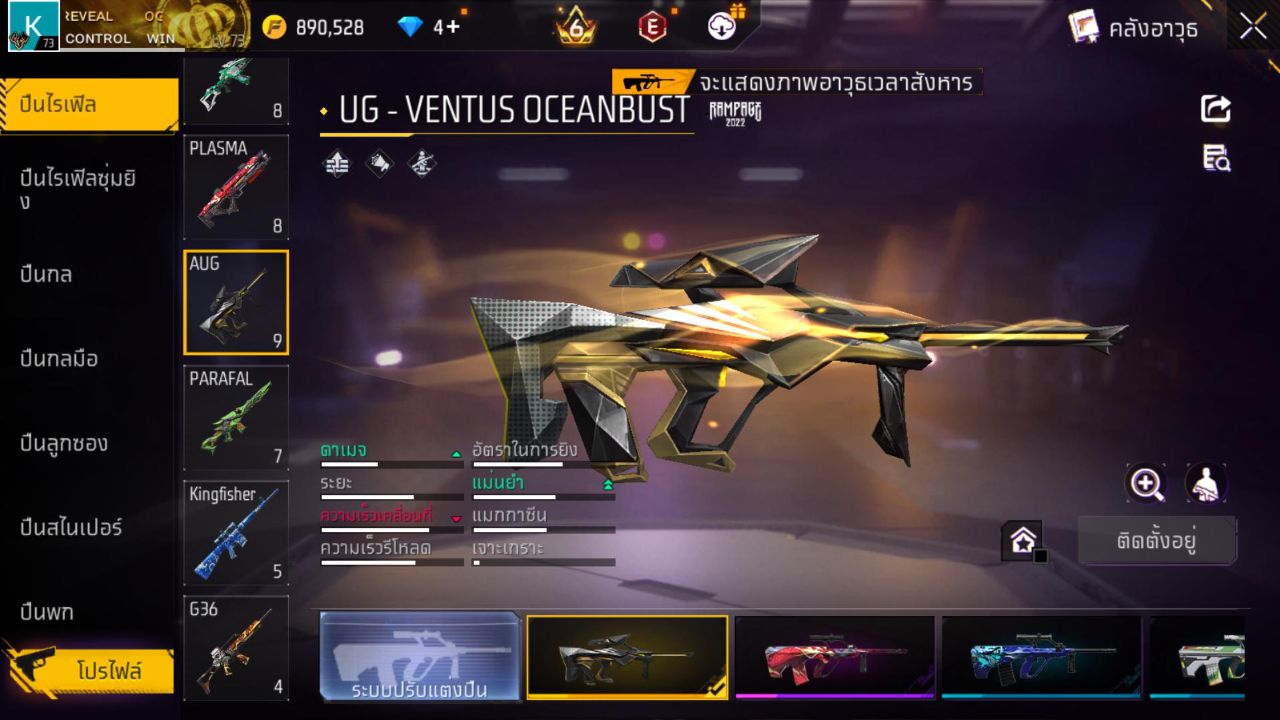Select the magnifier zoom preview icon
This screenshot has height=720, width=1280.
click(x=1146, y=483)
